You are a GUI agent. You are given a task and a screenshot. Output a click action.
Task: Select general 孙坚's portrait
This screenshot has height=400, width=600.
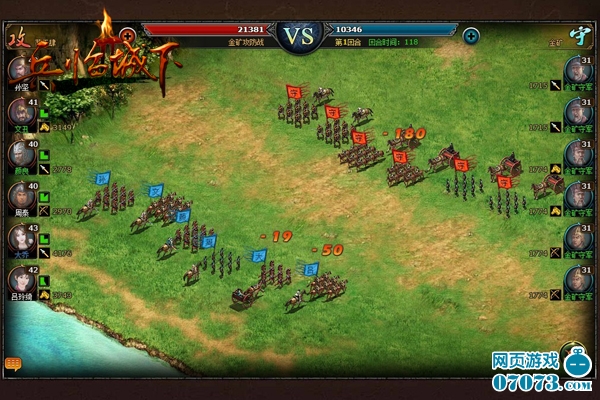pos(19,70)
